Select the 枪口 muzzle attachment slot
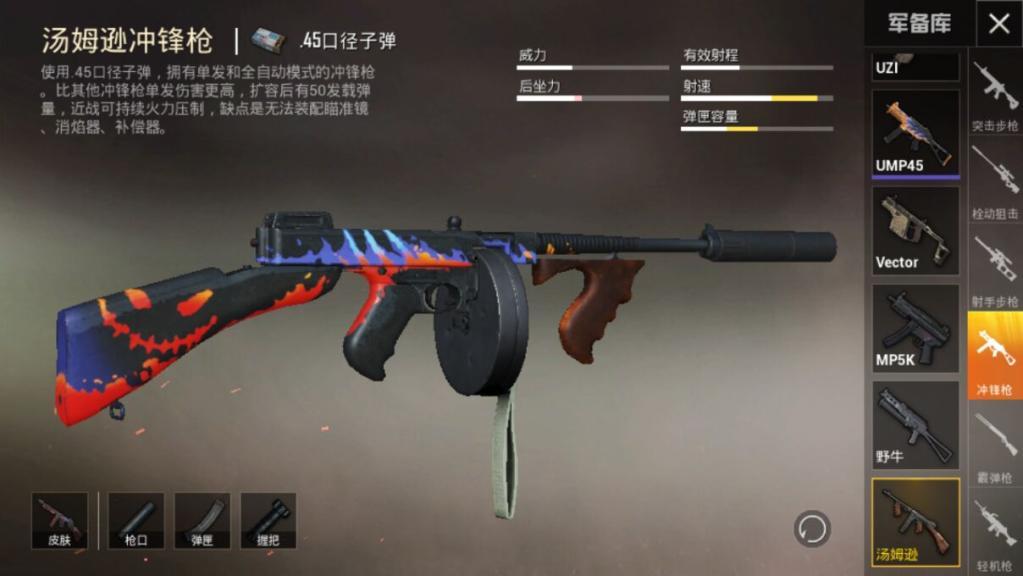Image resolution: width=1023 pixels, height=576 pixels. point(136,520)
